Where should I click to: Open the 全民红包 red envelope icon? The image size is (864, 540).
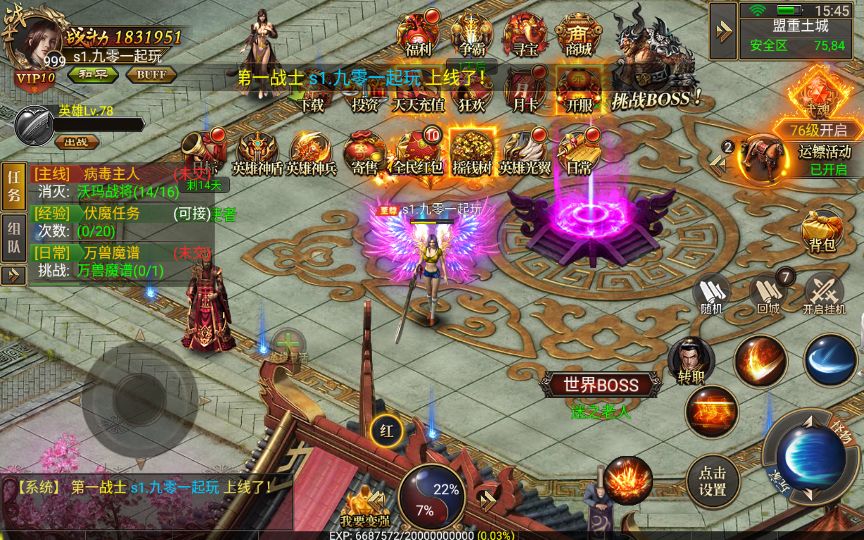tap(417, 150)
